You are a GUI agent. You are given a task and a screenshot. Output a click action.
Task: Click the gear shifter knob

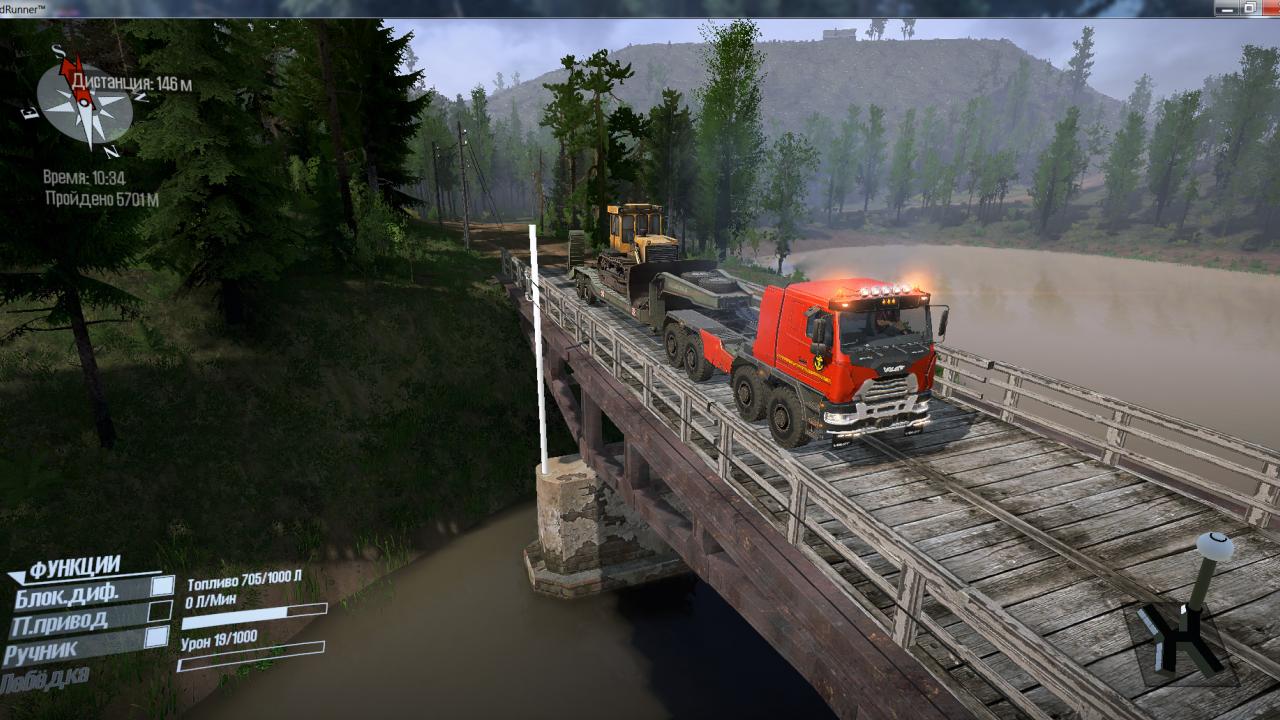pos(1215,547)
